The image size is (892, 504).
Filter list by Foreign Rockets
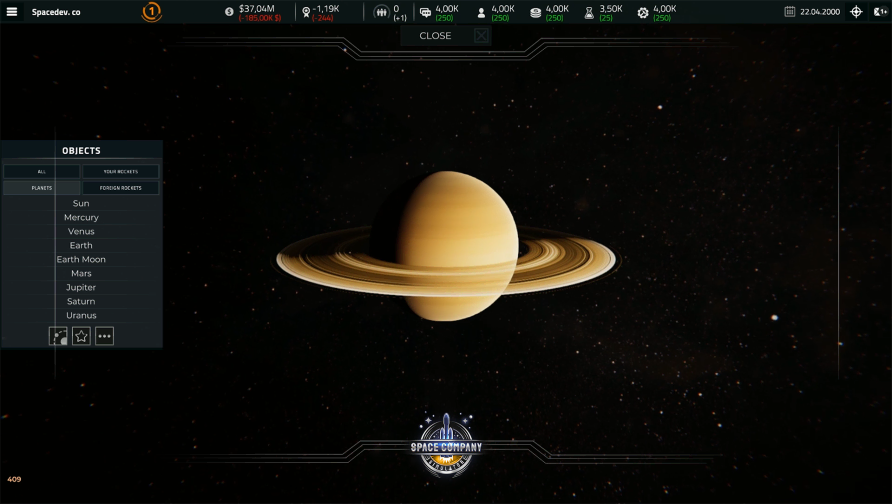click(x=121, y=188)
